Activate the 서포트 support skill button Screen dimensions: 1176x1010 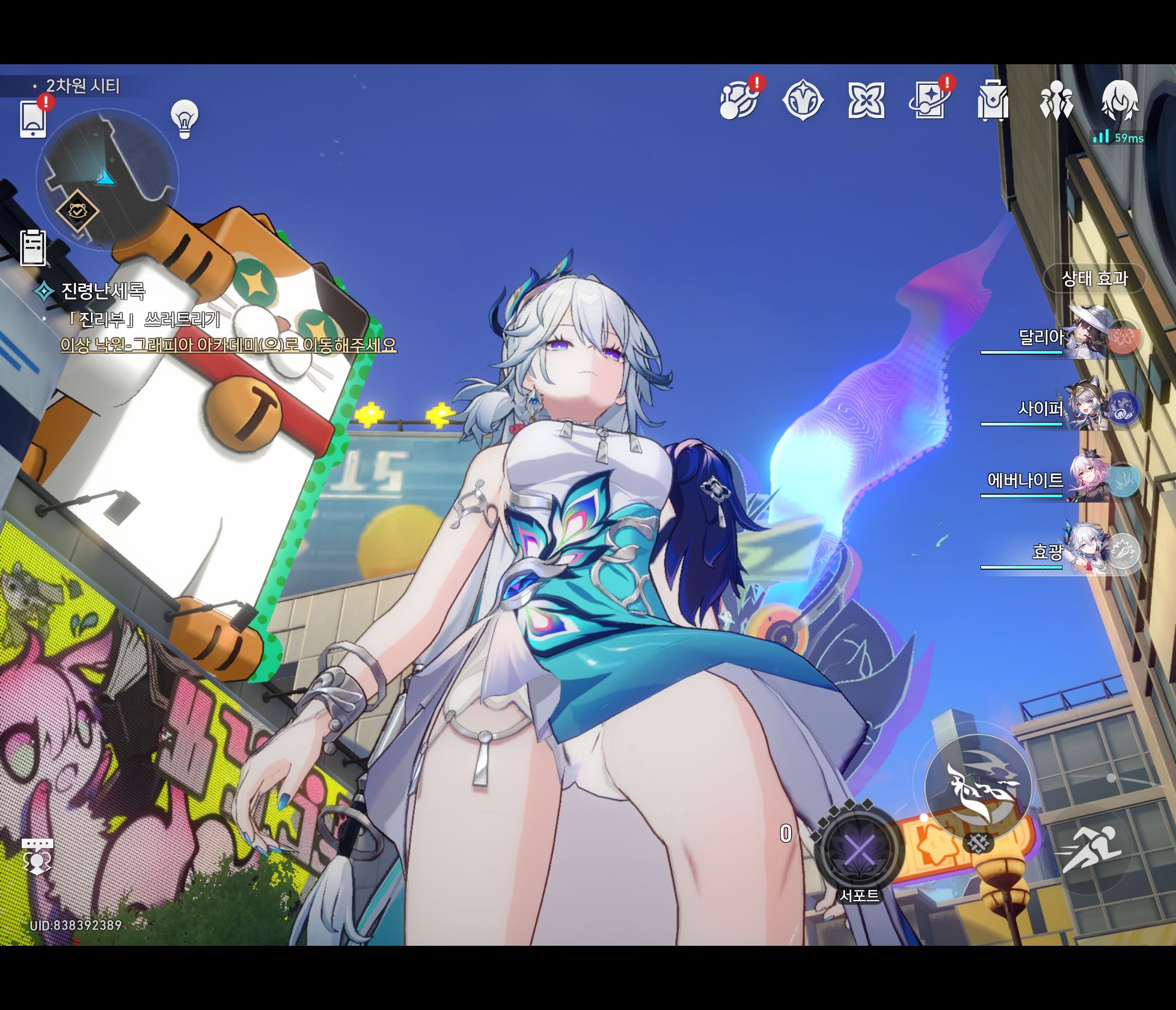click(x=859, y=851)
